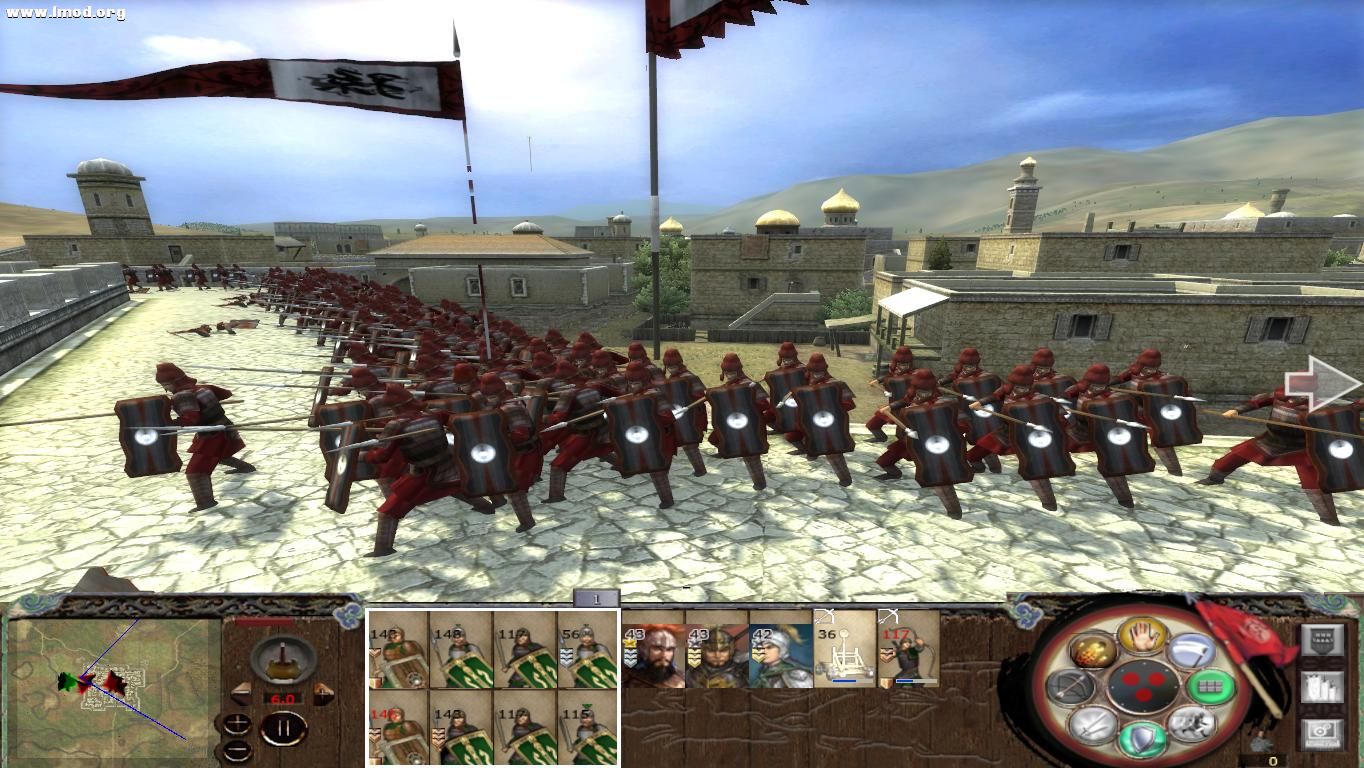1364x768 pixels.
Task: Click the speed readout showing 6.0
Action: point(282,698)
